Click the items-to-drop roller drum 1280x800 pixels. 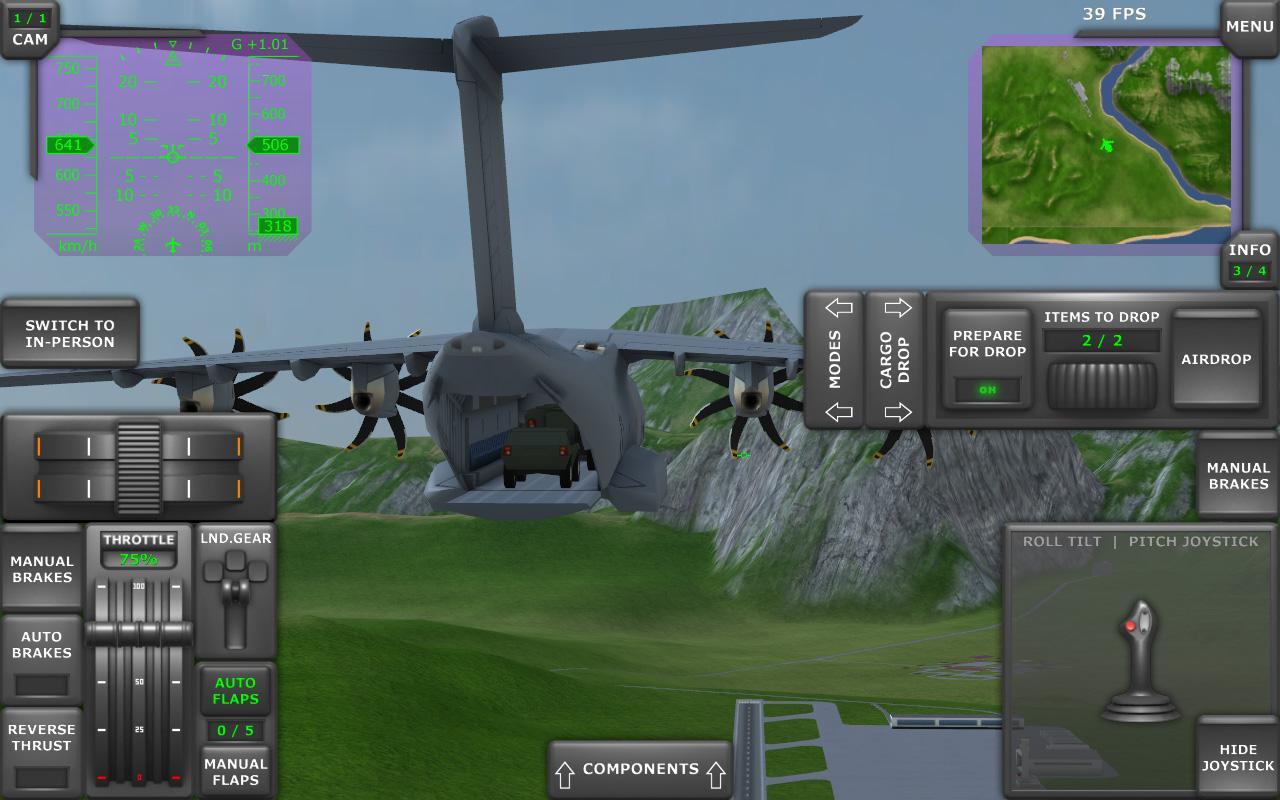1100,383
